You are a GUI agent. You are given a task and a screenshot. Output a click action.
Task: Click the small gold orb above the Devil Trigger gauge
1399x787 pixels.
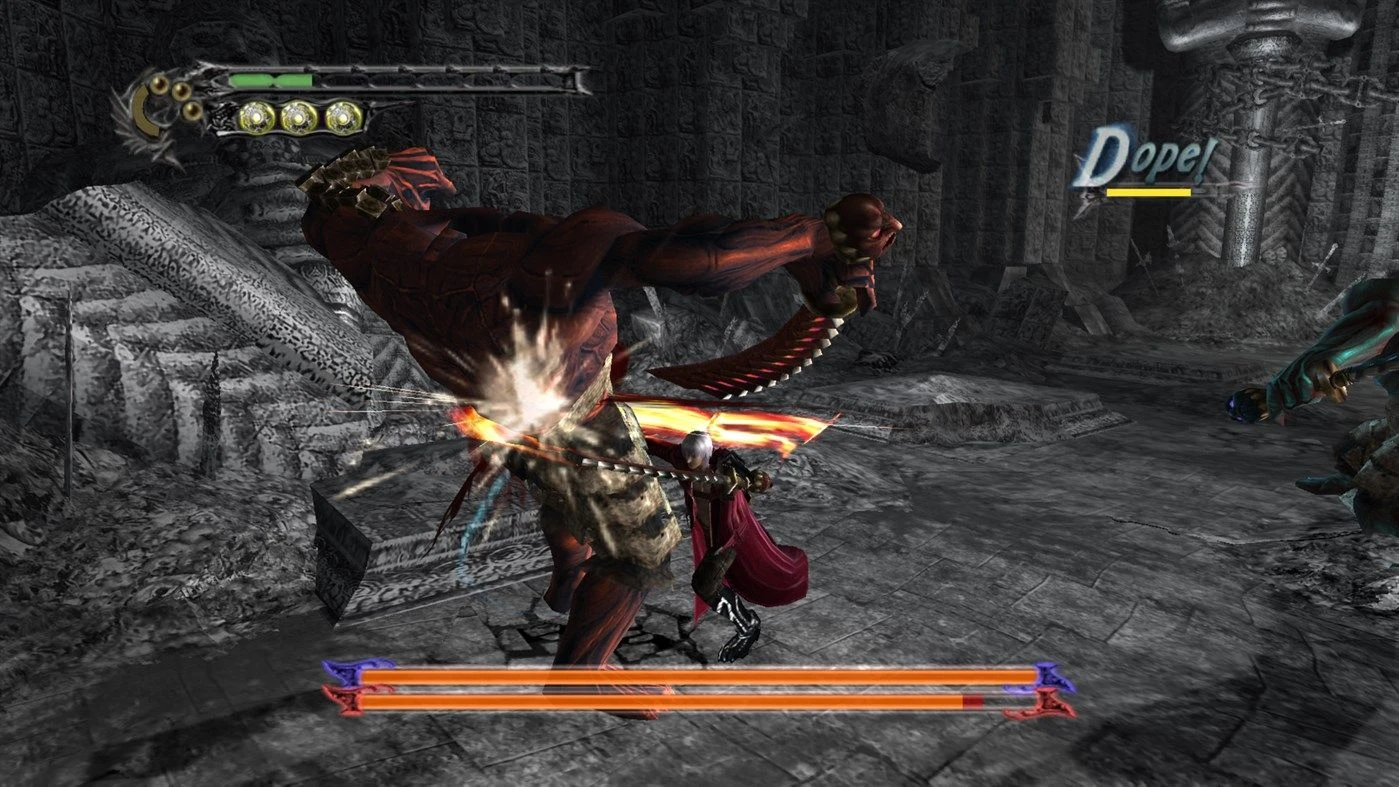point(157,84)
